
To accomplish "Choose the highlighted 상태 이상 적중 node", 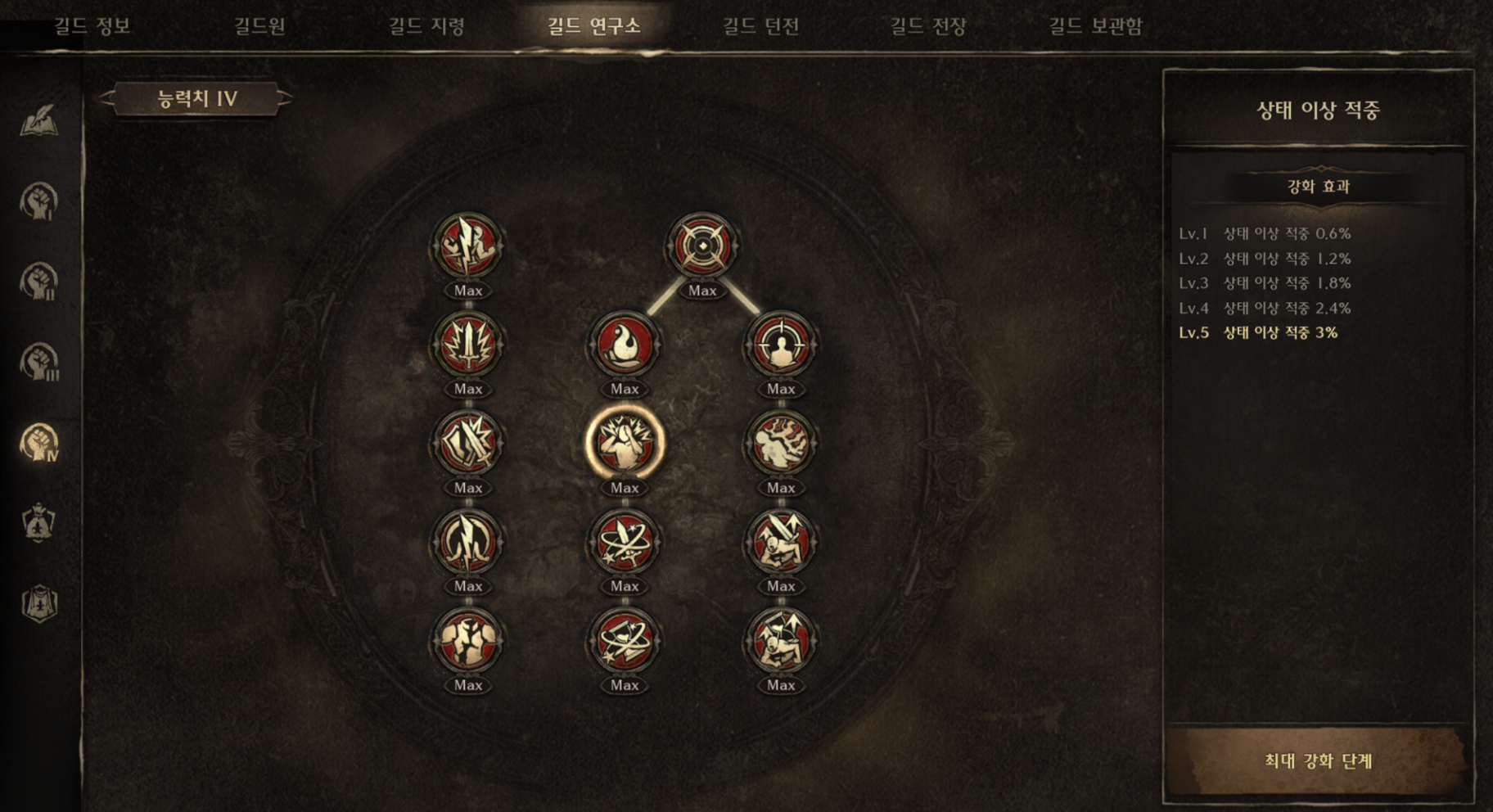I will (624, 443).
